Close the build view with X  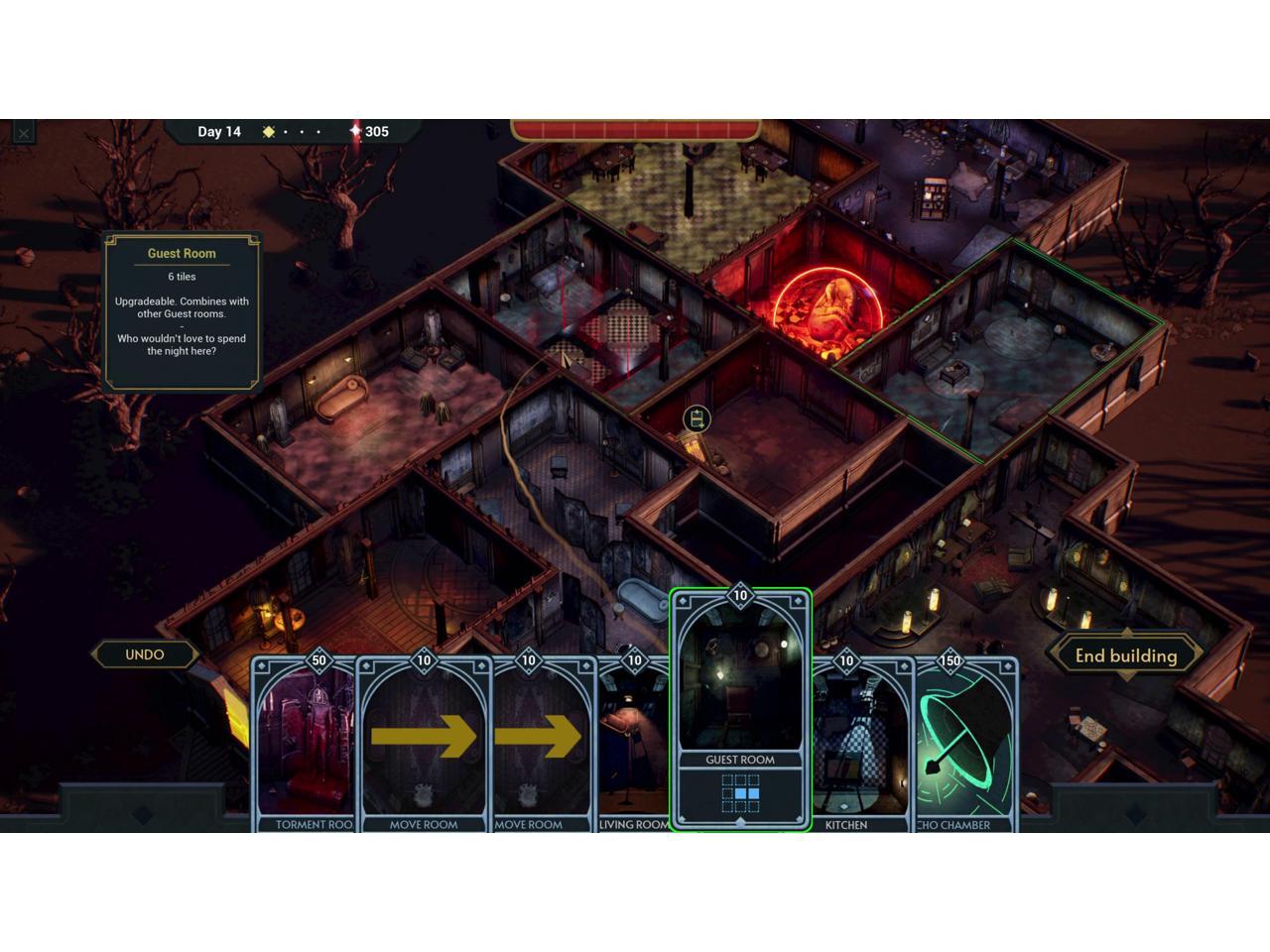click(24, 133)
